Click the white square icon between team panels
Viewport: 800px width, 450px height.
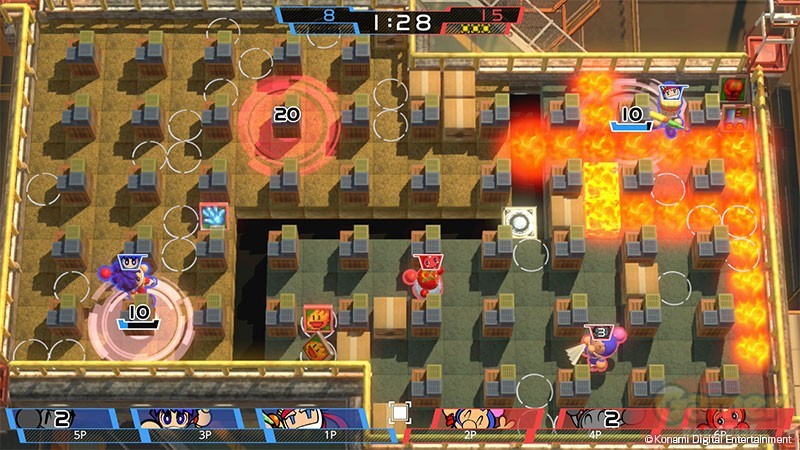[399, 412]
